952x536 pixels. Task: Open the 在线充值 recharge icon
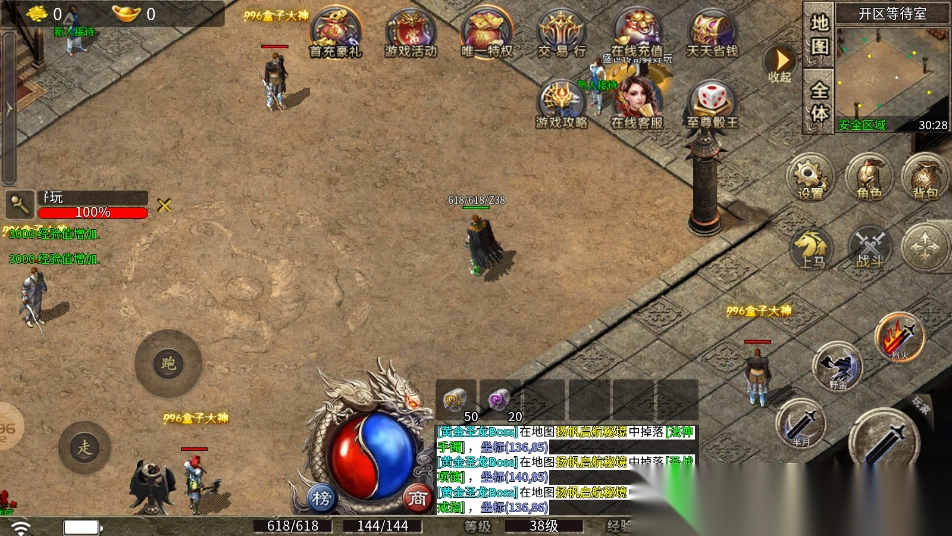(x=637, y=32)
